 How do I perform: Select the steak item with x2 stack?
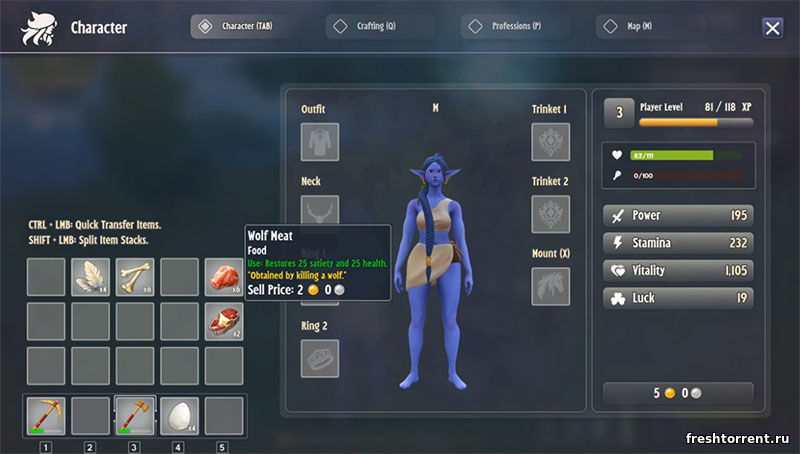click(224, 321)
